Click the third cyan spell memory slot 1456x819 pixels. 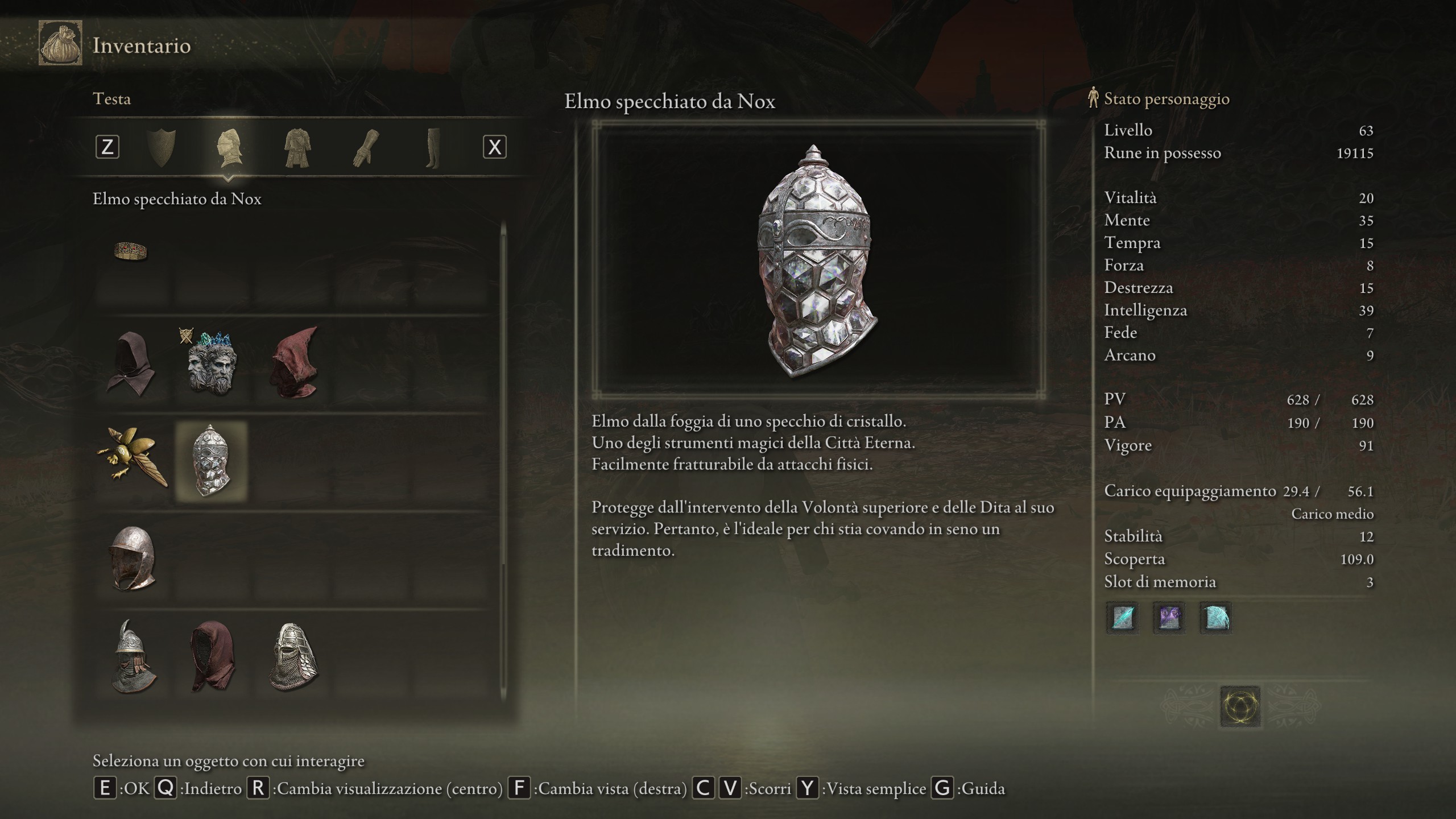pos(1215,617)
